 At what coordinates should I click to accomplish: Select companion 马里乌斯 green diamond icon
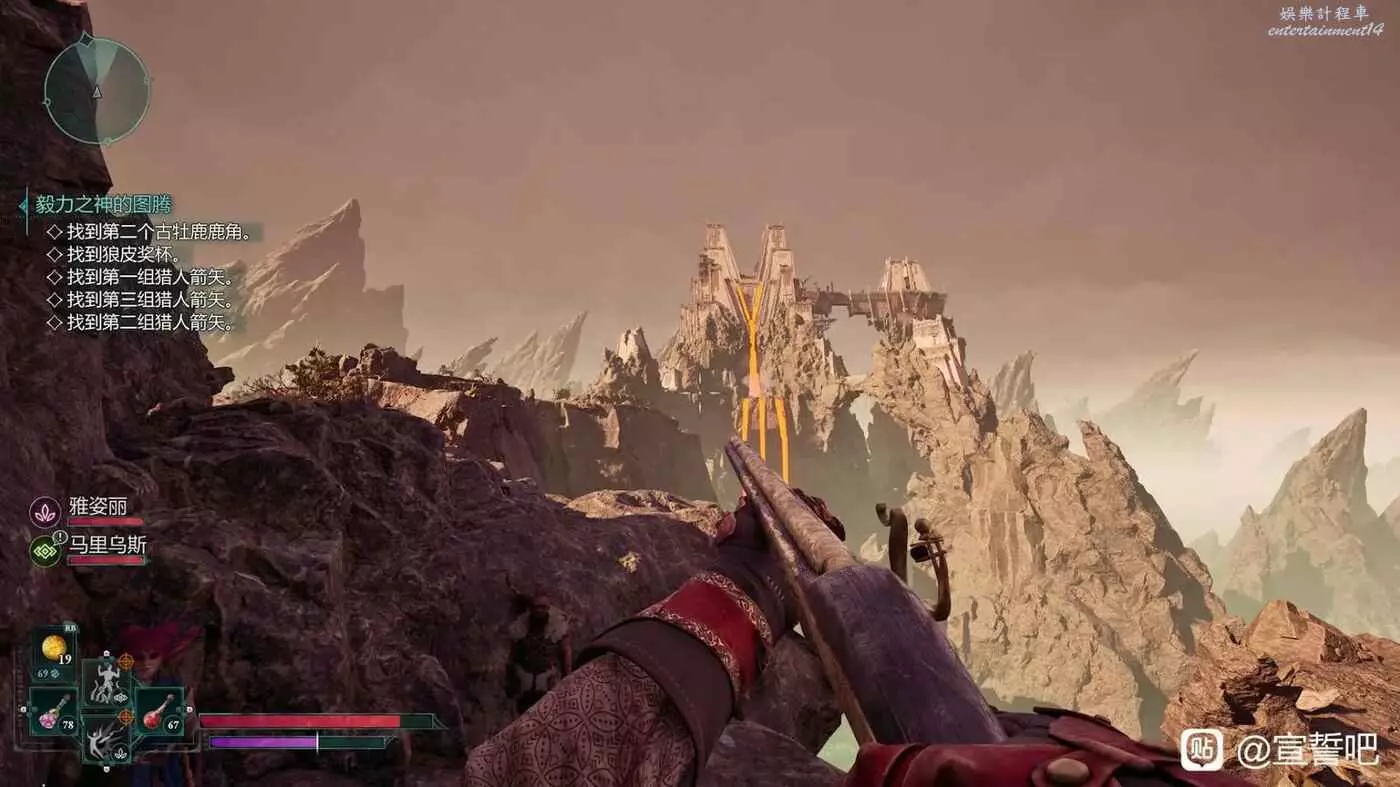[45, 551]
